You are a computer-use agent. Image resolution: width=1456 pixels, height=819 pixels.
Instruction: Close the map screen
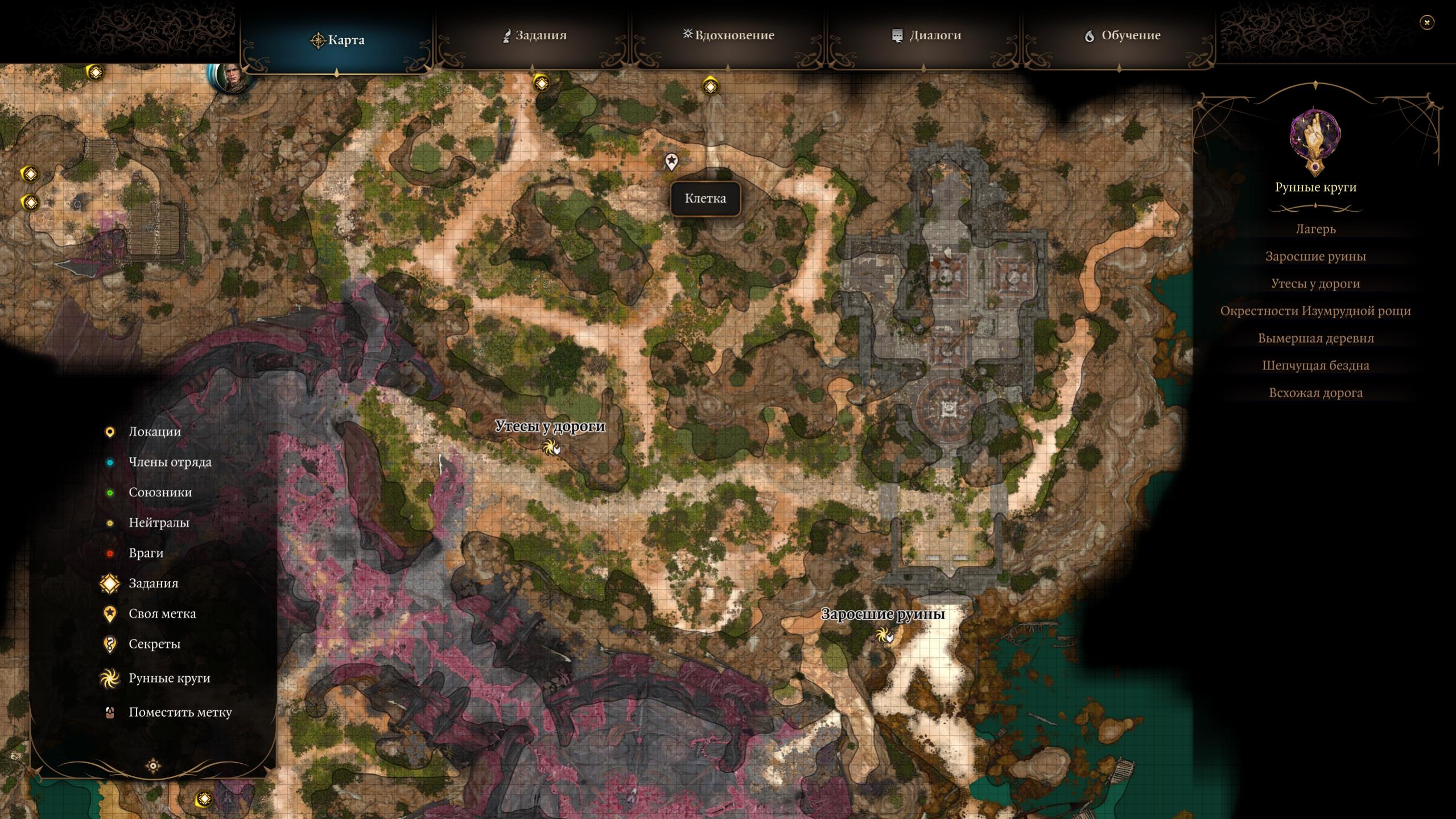pos(1426,22)
